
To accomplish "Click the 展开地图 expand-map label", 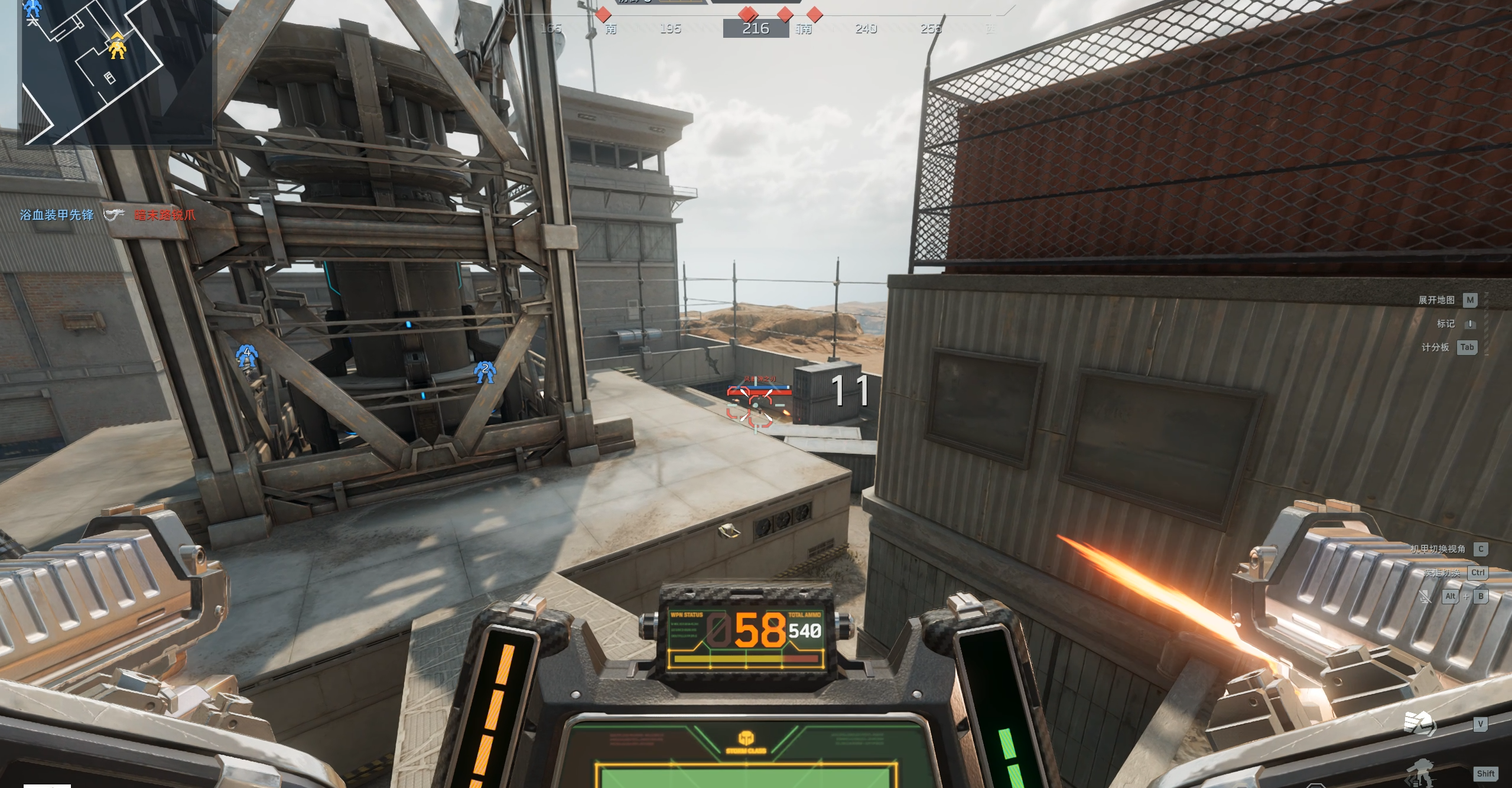I will [x=1436, y=300].
